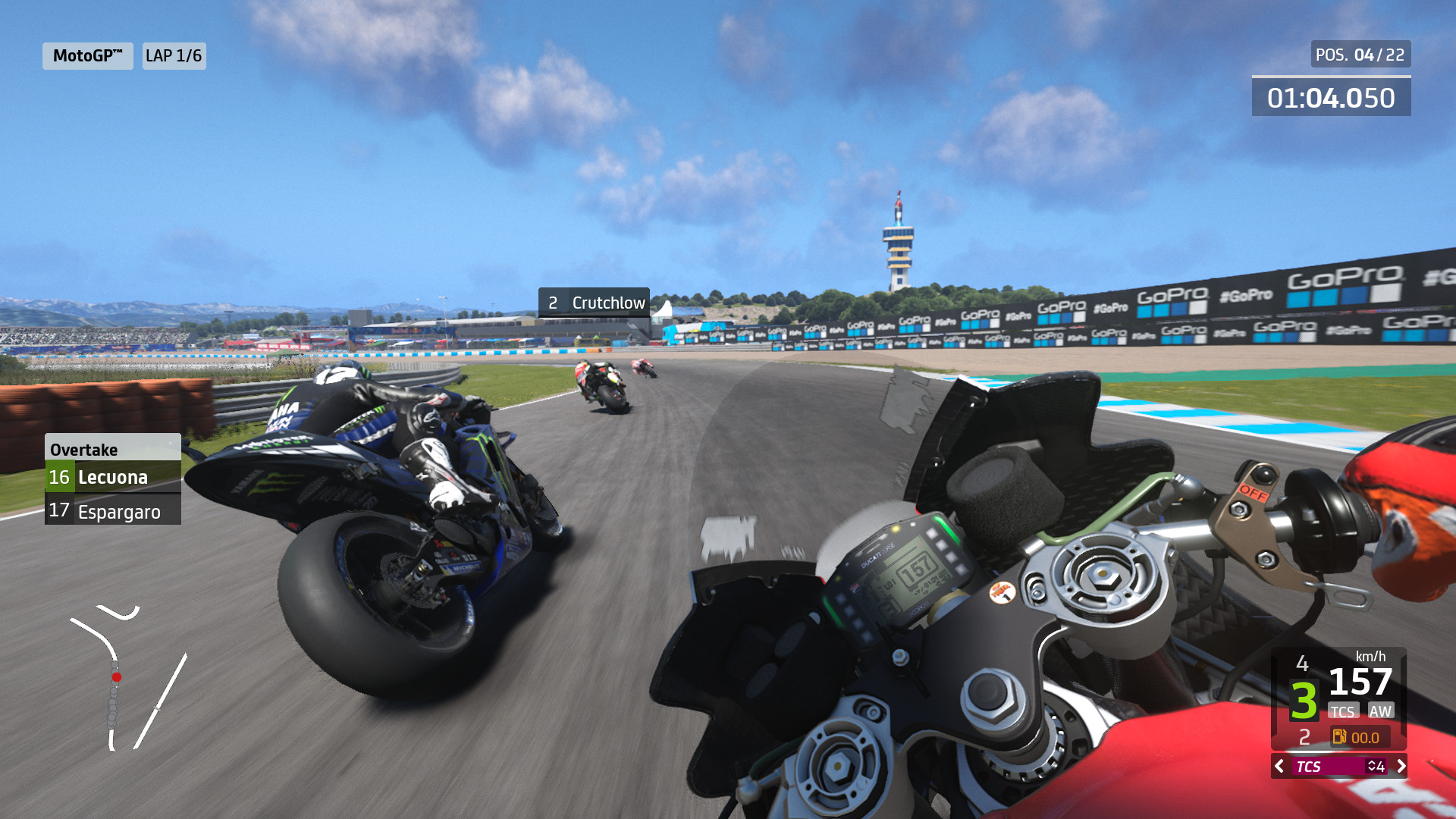Select the TCS indicator badge on speedometer

click(x=1343, y=711)
